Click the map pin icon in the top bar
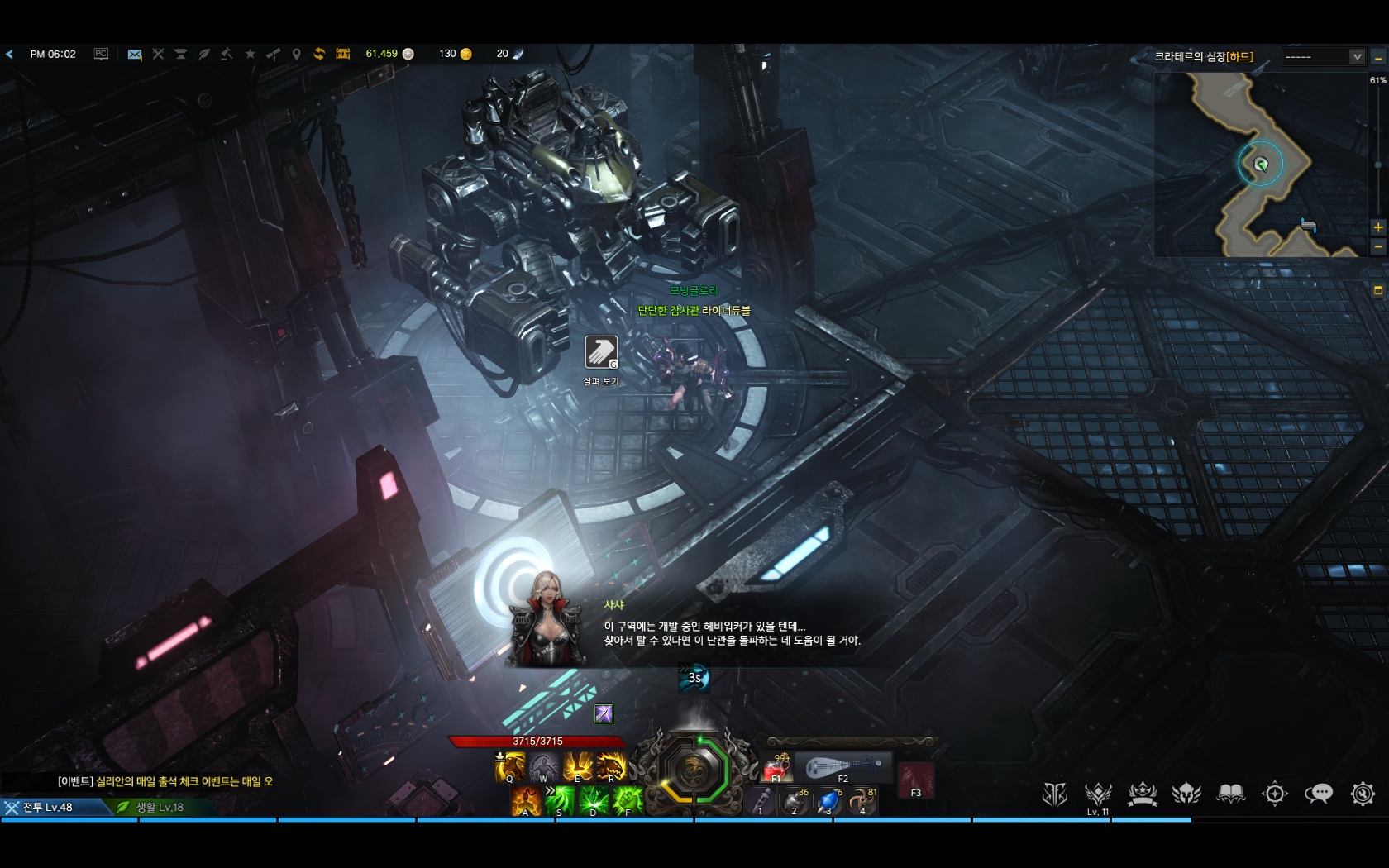 [x=296, y=55]
